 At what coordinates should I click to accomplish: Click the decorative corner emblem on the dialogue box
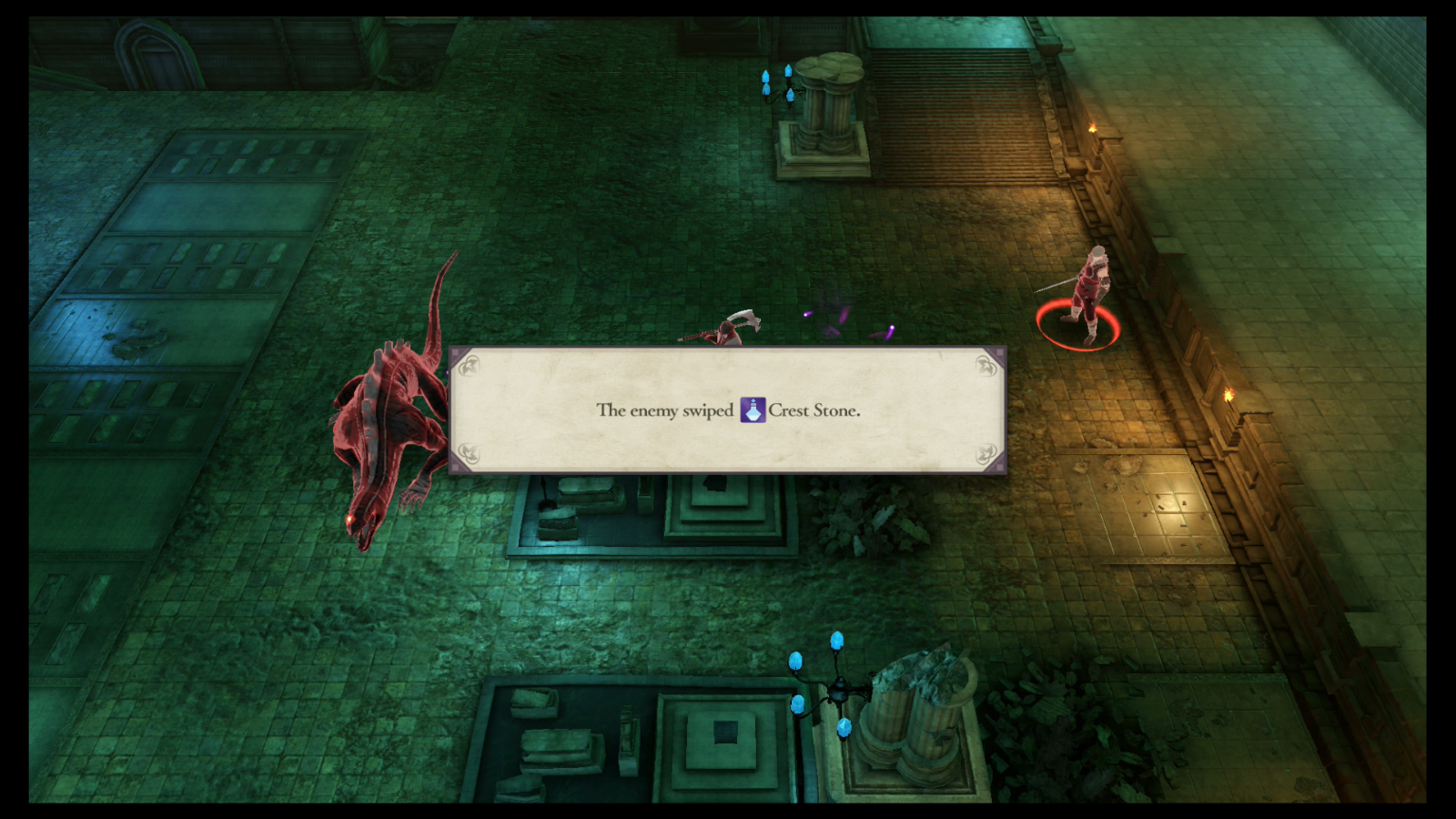point(470,367)
